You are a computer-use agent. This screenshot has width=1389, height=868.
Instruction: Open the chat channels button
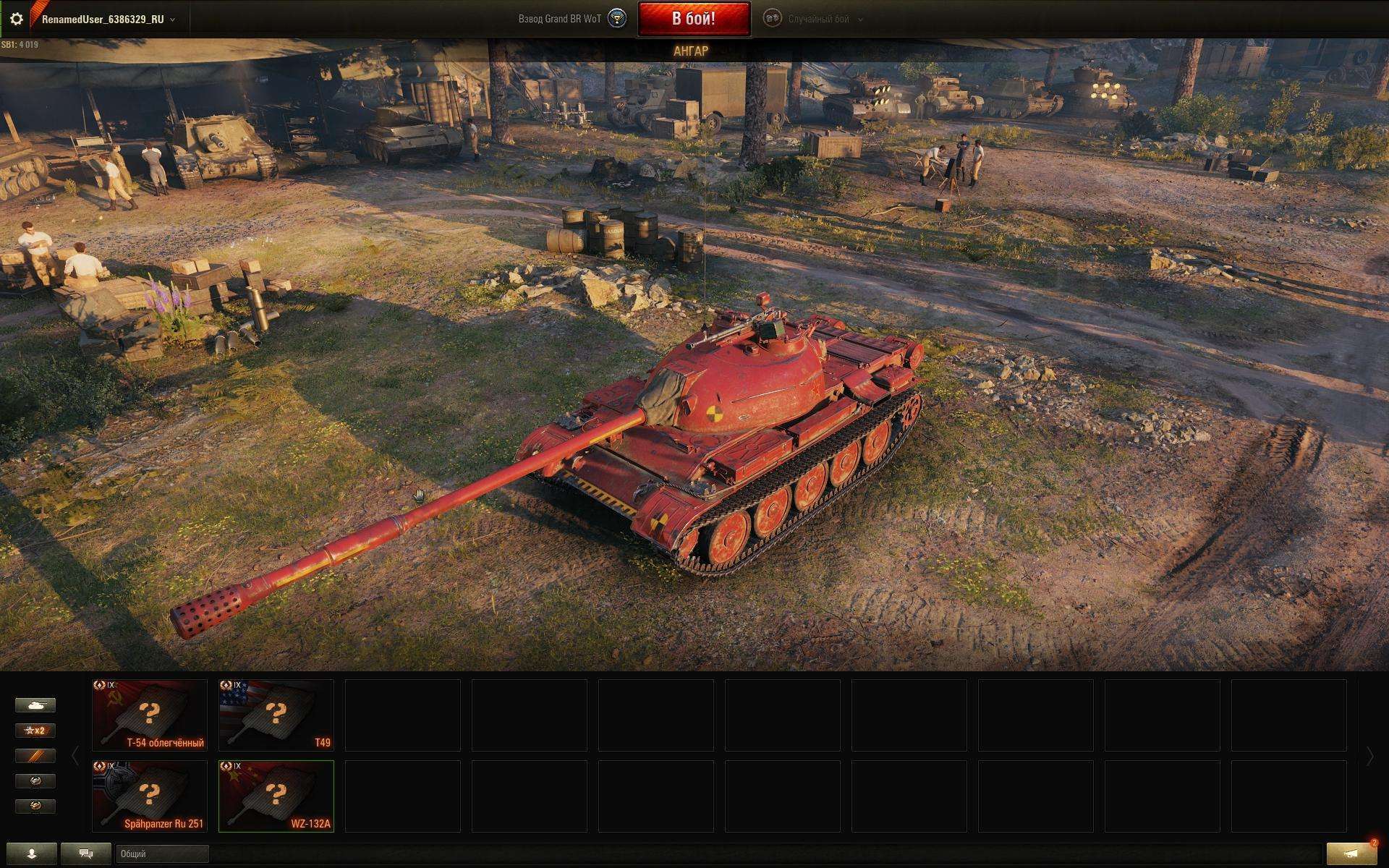pyautogui.click(x=86, y=854)
